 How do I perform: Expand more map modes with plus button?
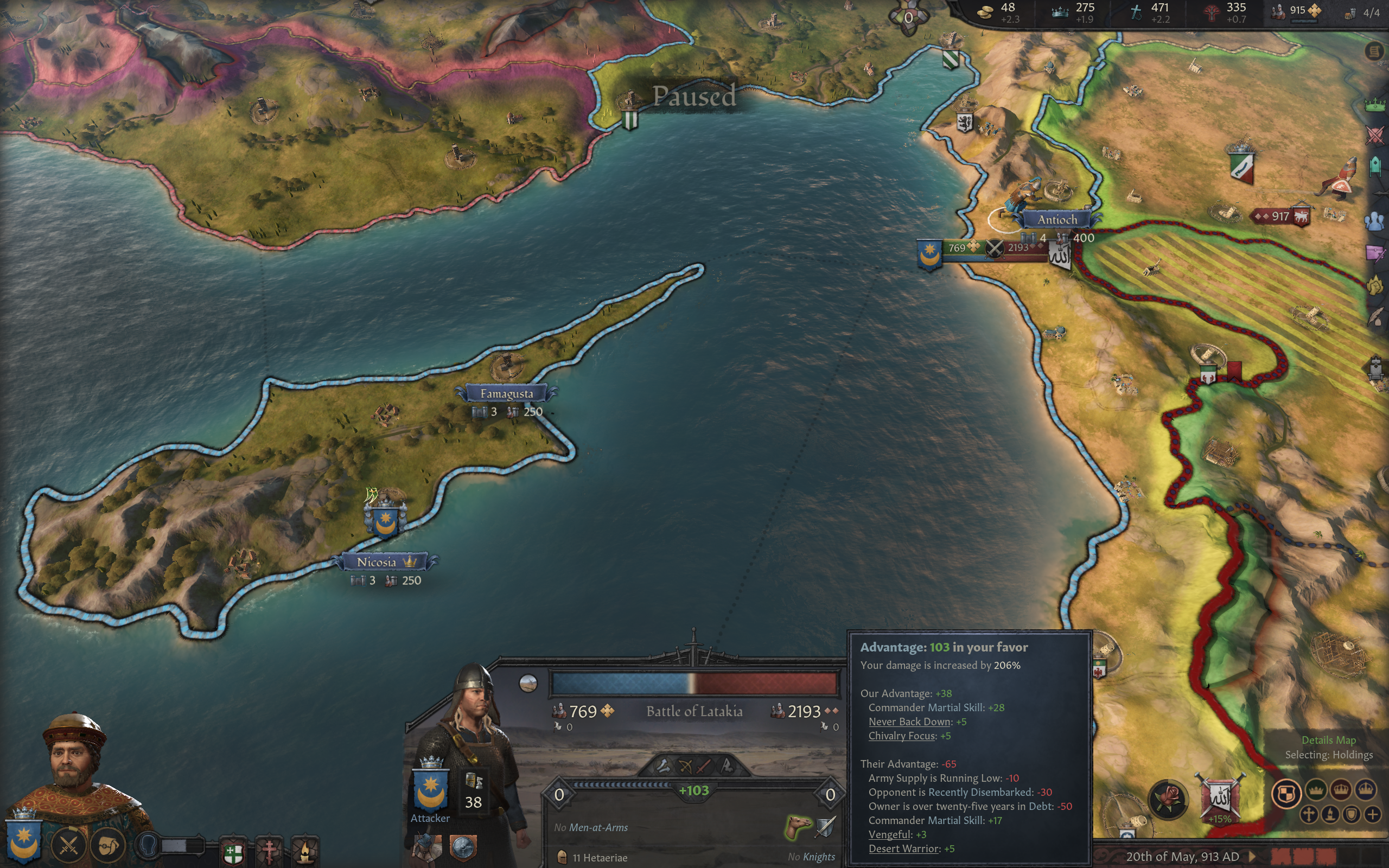pos(1372,815)
